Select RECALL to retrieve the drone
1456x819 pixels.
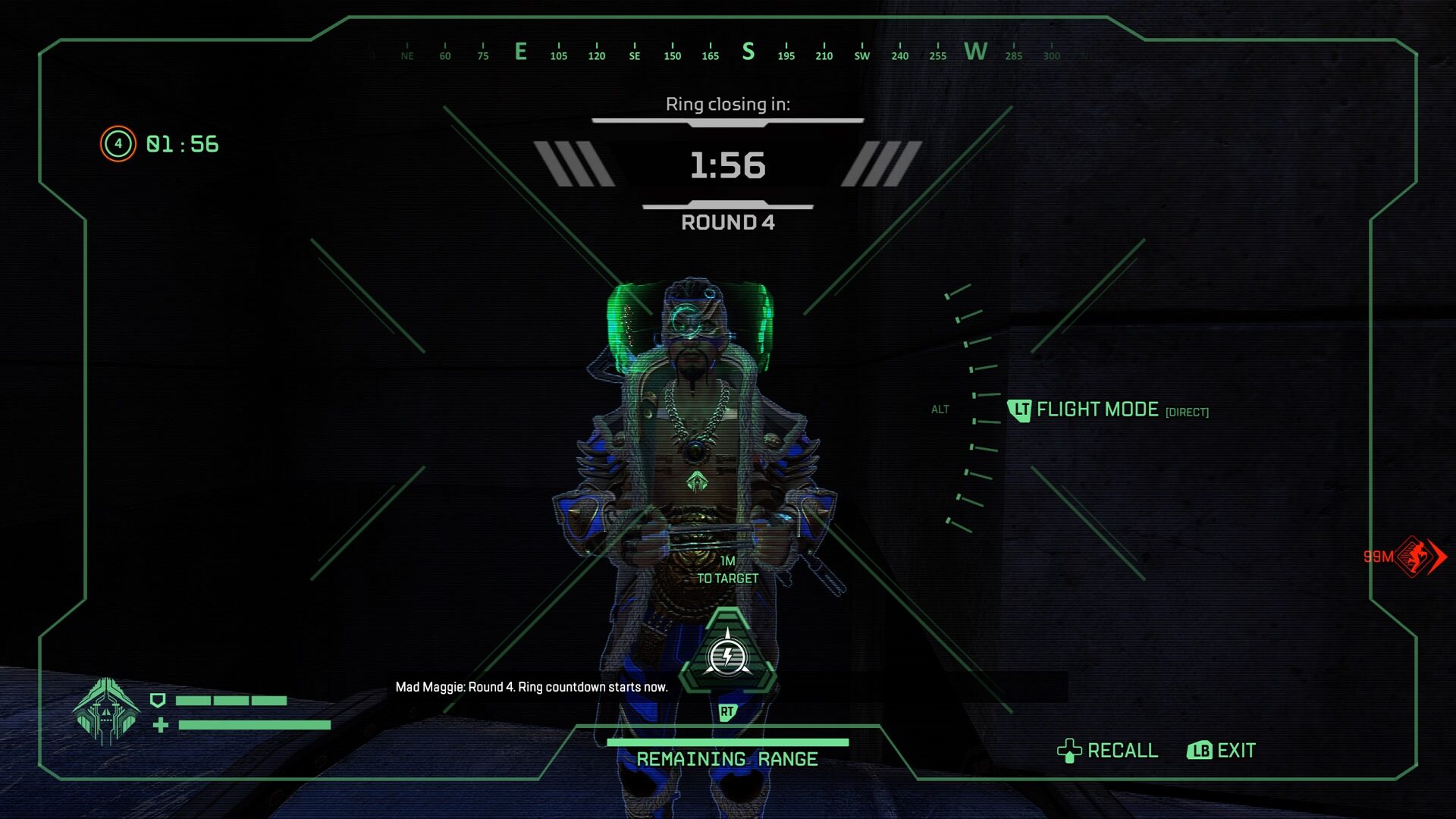(1122, 751)
